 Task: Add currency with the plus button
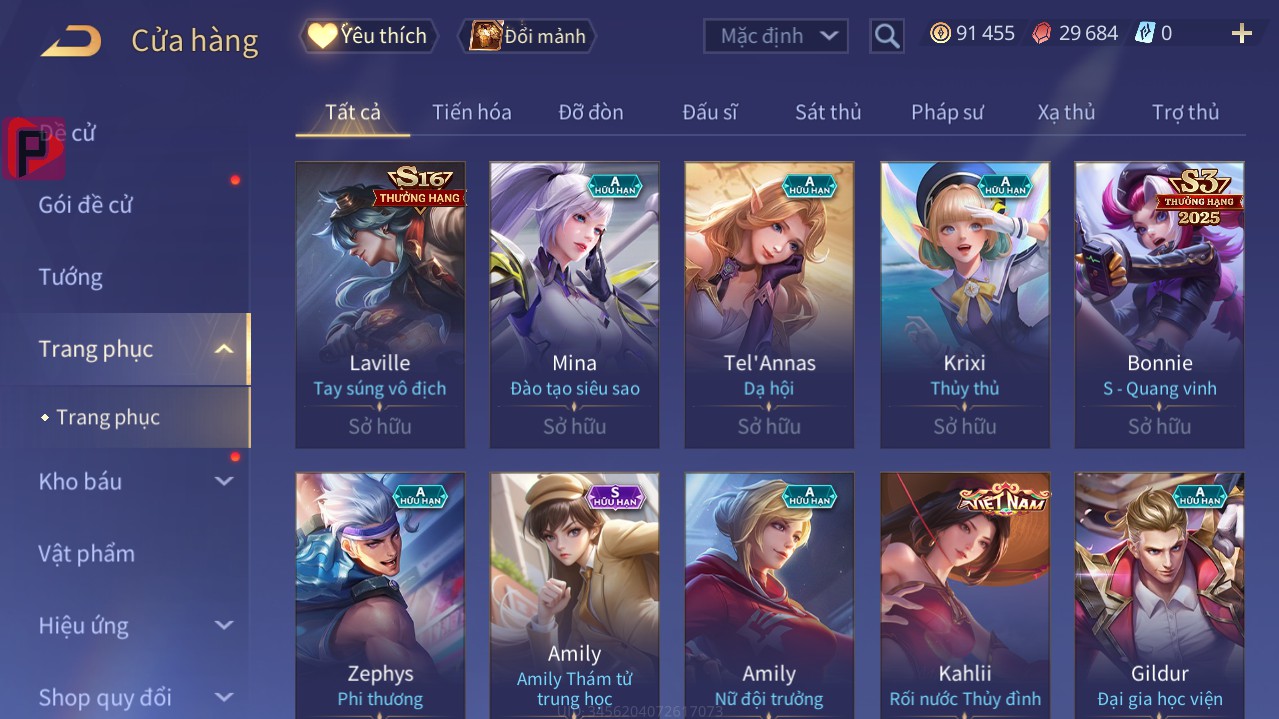pos(1242,34)
